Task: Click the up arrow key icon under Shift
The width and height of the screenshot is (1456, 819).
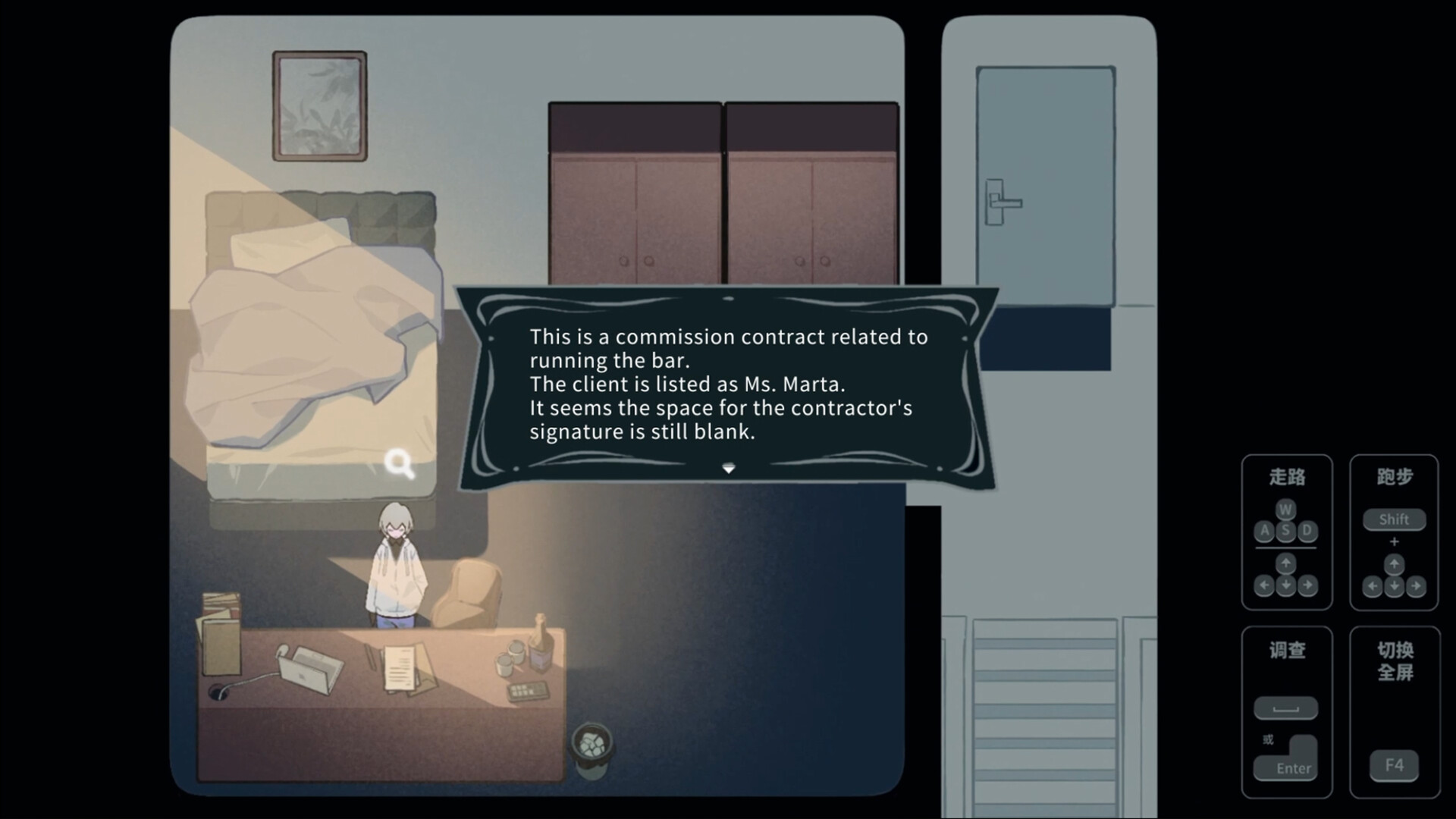Action: pyautogui.click(x=1395, y=565)
